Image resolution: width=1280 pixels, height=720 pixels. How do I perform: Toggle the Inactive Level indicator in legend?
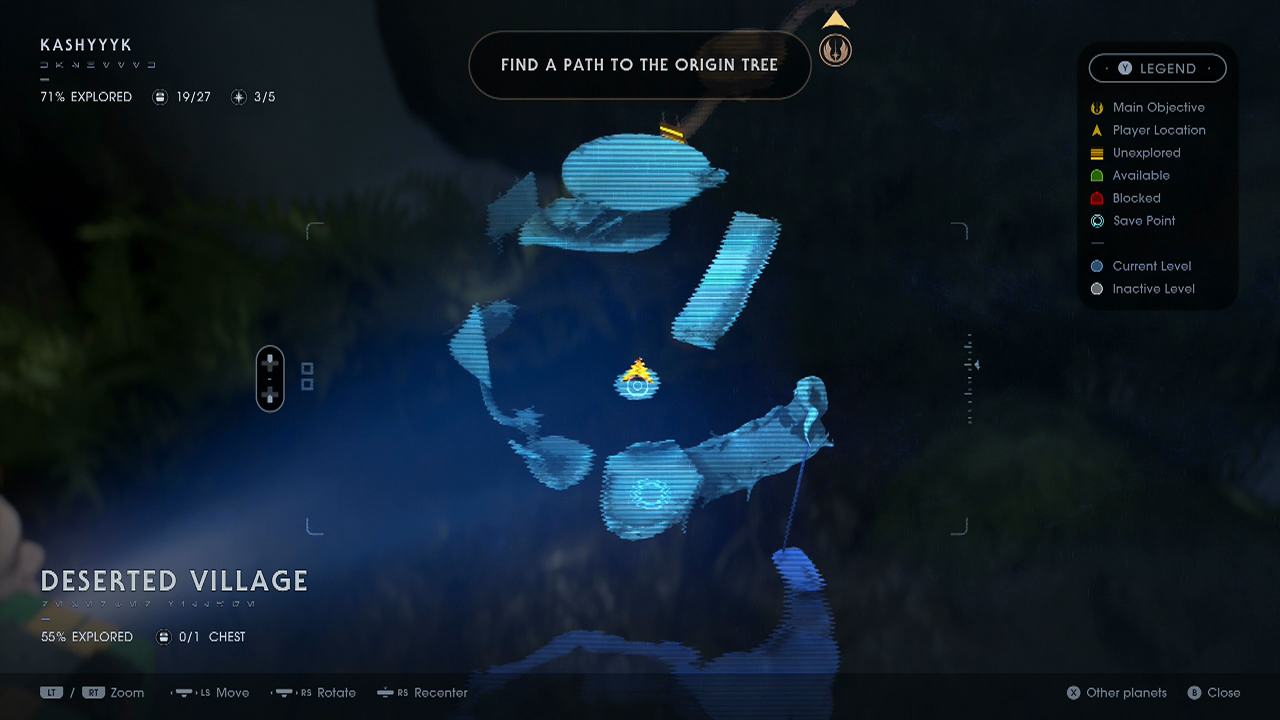1097,289
